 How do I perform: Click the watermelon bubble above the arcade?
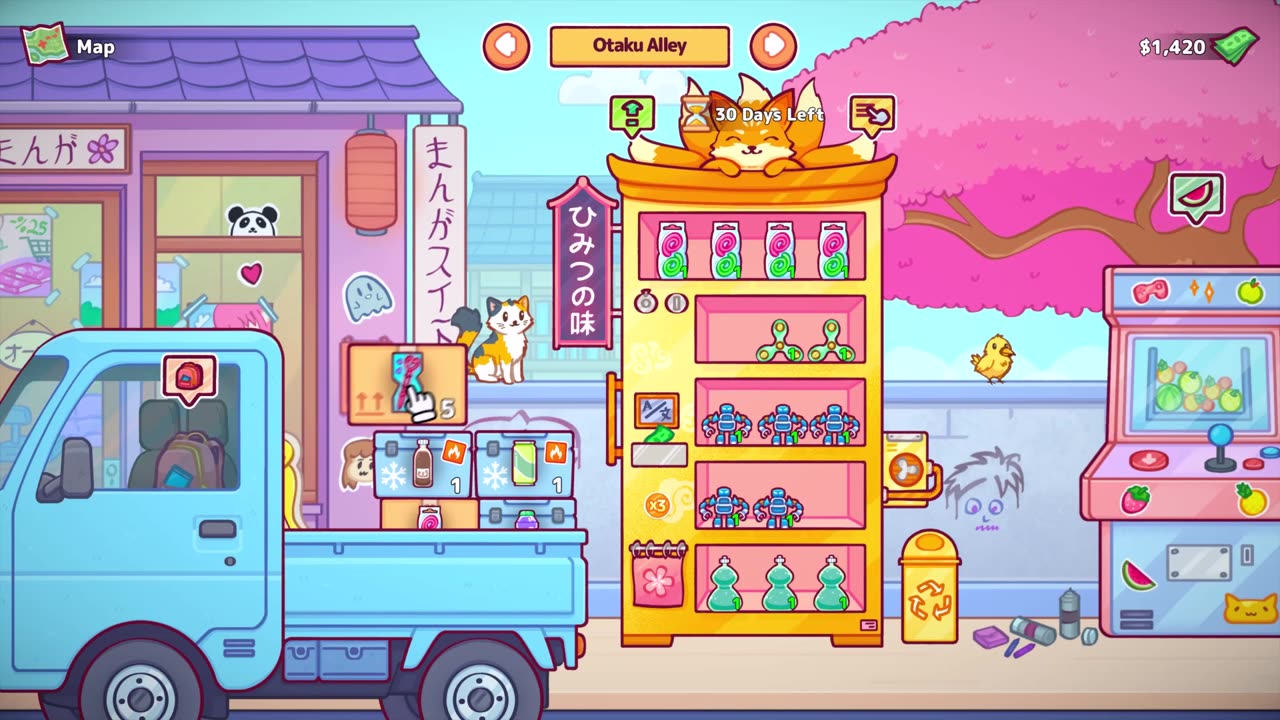[1196, 196]
